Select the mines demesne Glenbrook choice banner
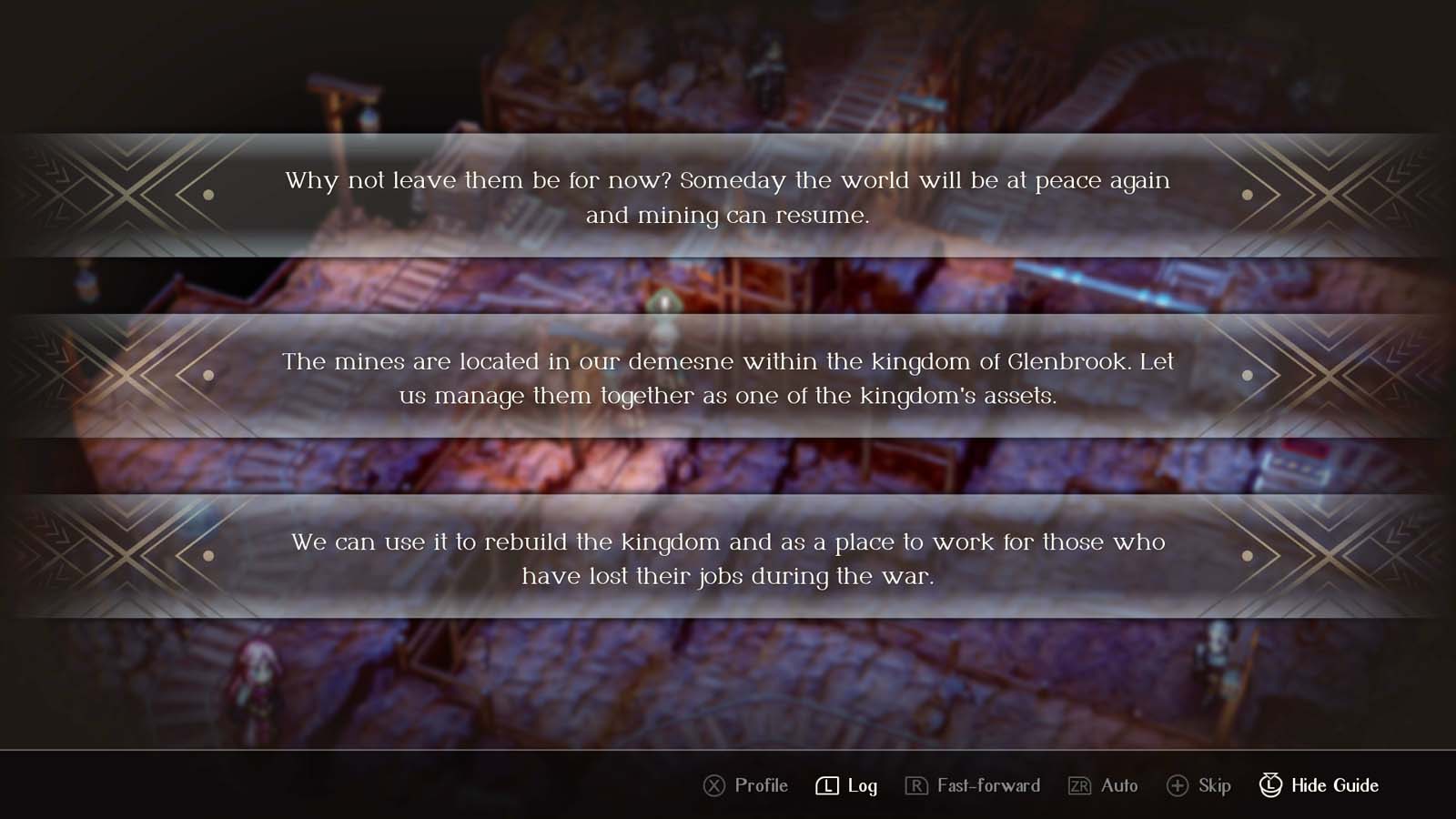This screenshot has width=1456, height=819. (728, 376)
